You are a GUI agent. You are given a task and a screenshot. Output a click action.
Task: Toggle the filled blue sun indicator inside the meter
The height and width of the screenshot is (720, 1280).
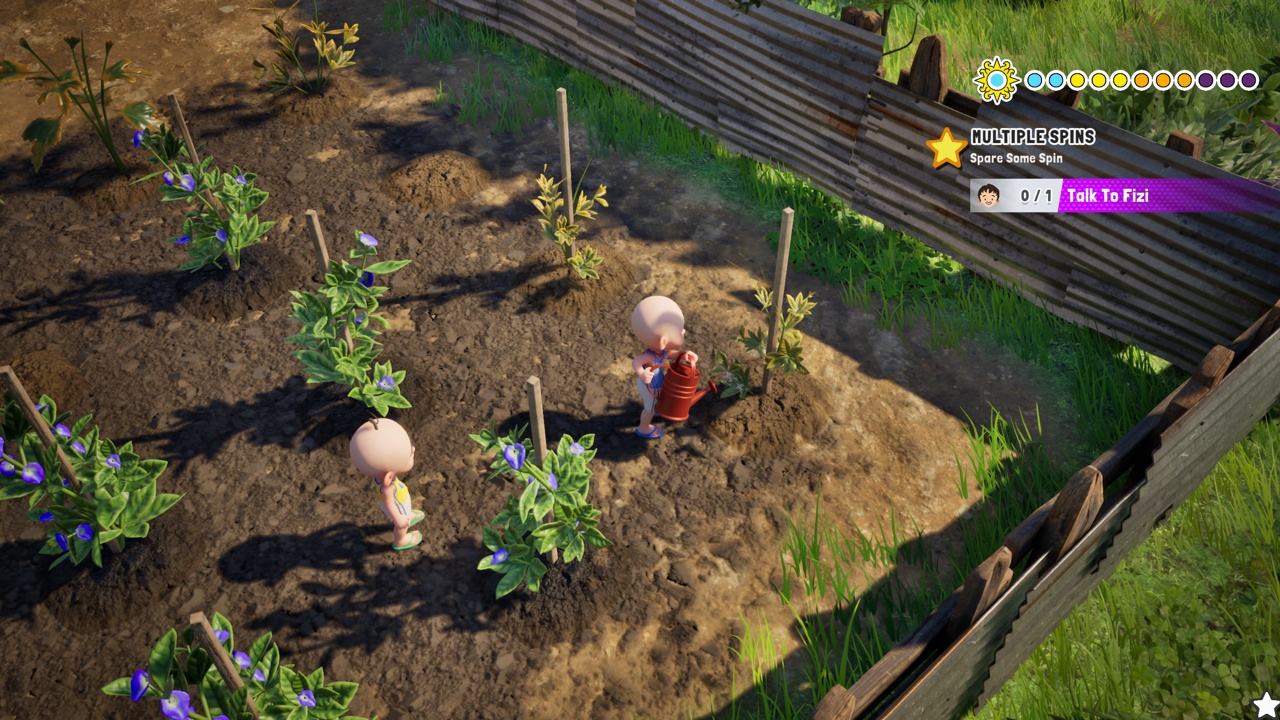(x=997, y=79)
